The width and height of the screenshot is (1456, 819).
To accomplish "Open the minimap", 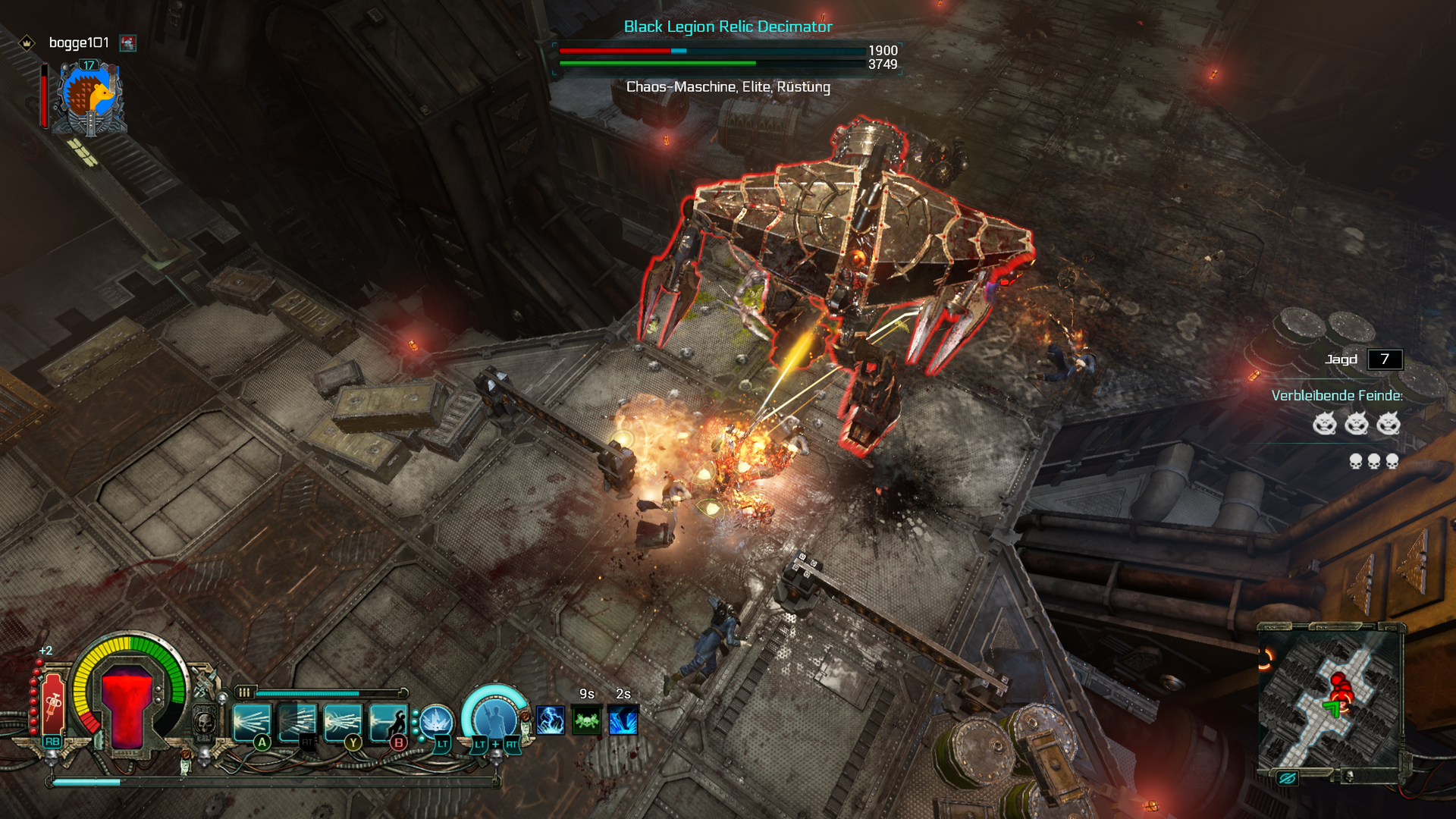I will click(x=1331, y=698).
